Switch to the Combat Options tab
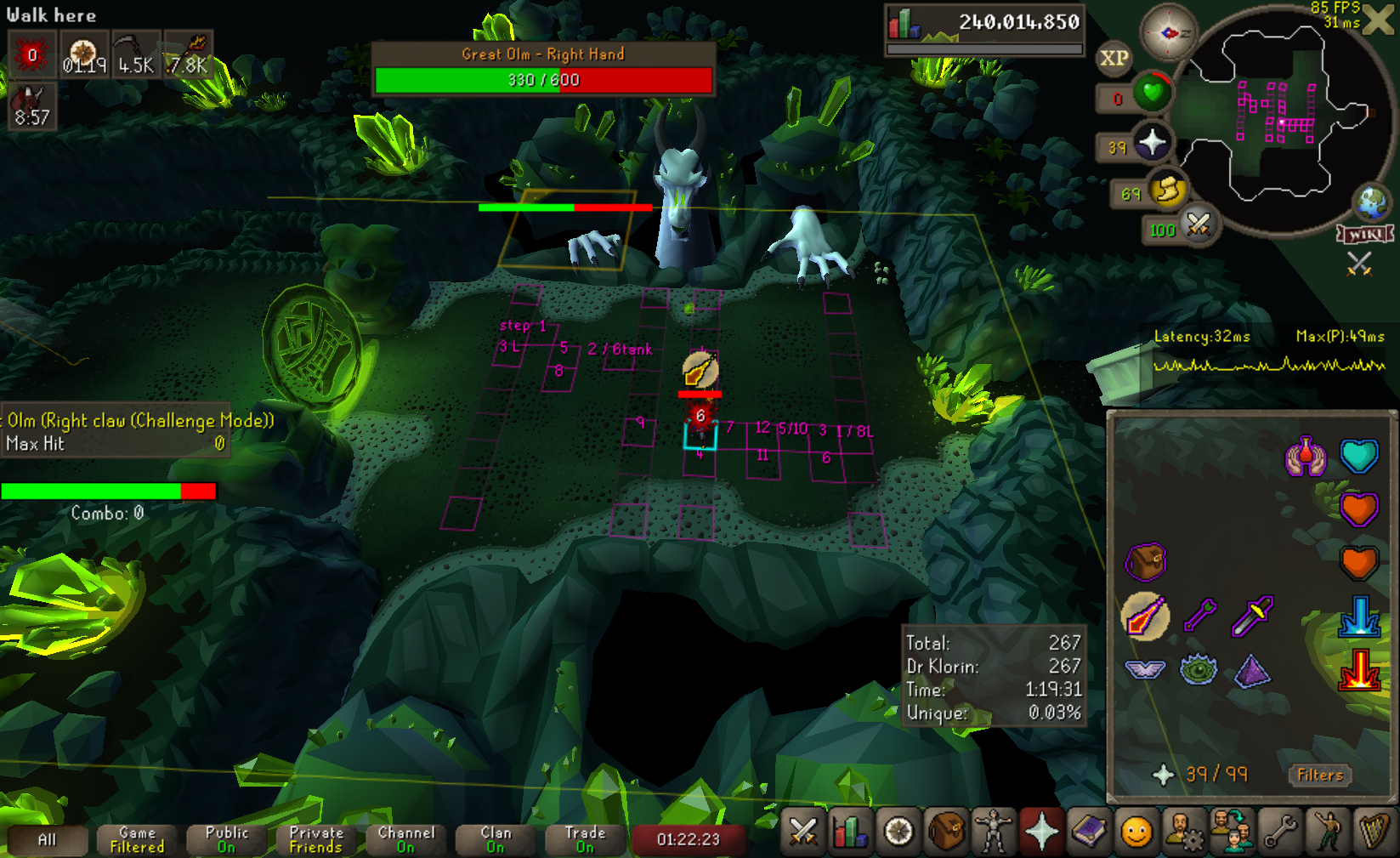This screenshot has width=1400, height=858. pos(802,832)
